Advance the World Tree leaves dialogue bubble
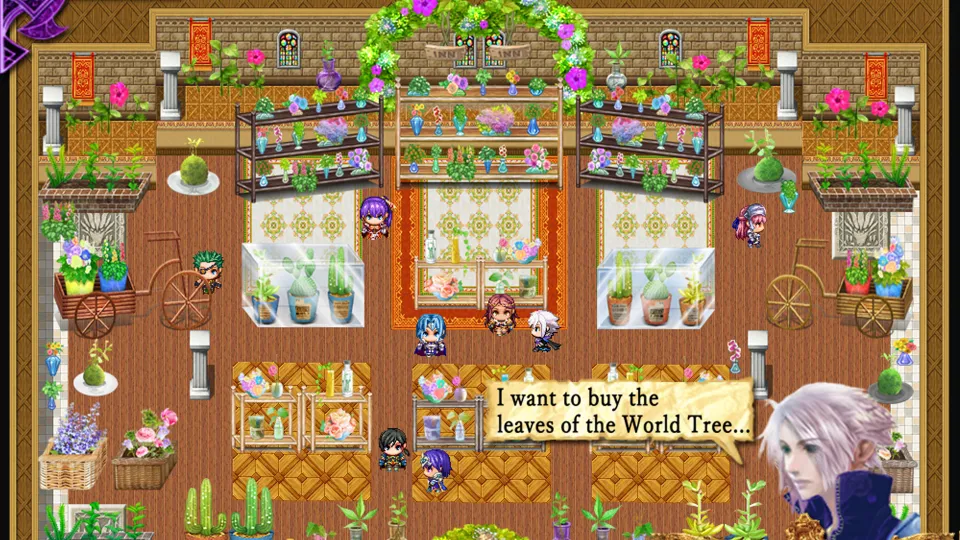The height and width of the screenshot is (540, 960). (x=622, y=410)
